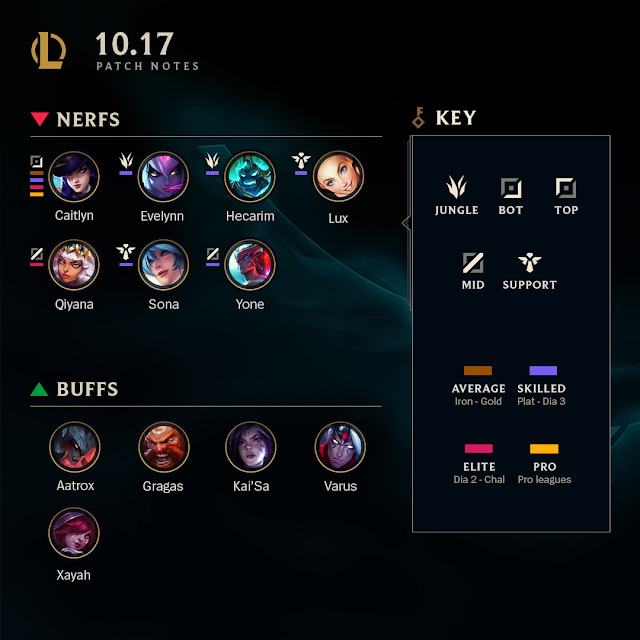This screenshot has width=640, height=640.
Task: Select the Qiyana portrait
Action: tap(74, 265)
